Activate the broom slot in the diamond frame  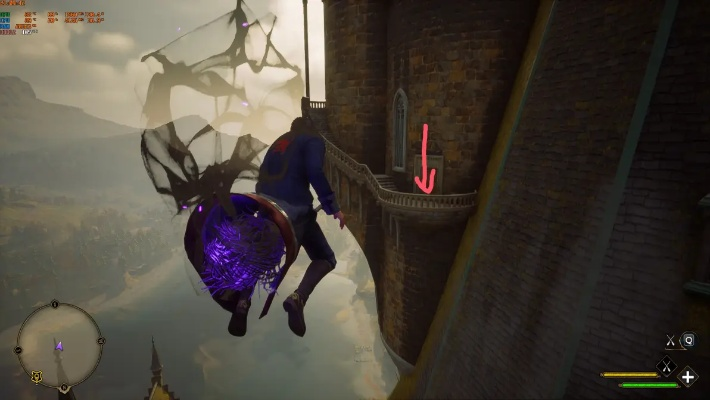pyautogui.click(x=666, y=367)
